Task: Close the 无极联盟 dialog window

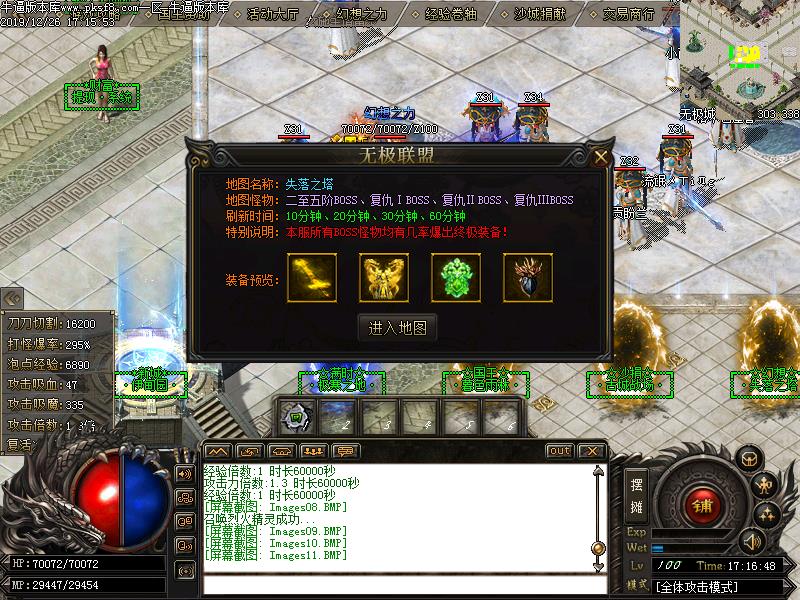Action: tap(600, 157)
